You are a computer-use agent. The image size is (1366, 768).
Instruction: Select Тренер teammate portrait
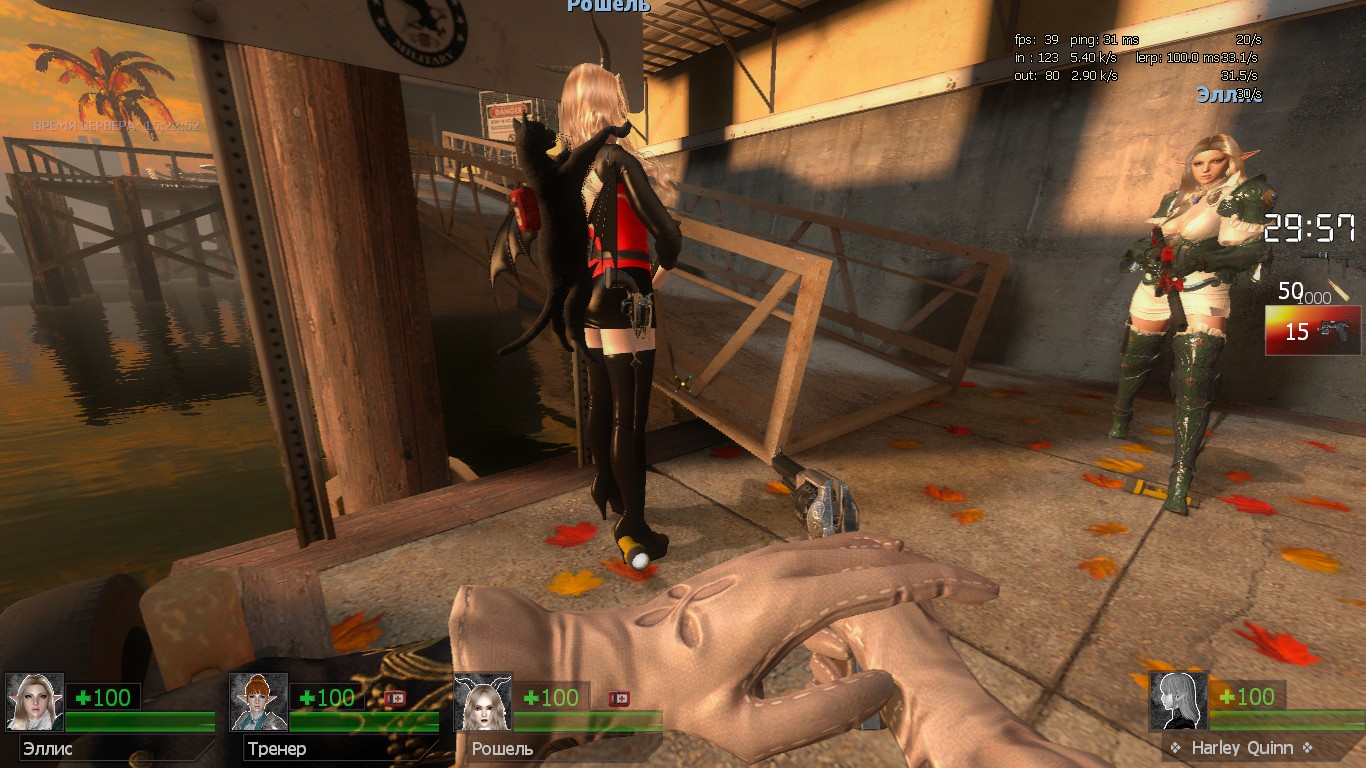259,701
